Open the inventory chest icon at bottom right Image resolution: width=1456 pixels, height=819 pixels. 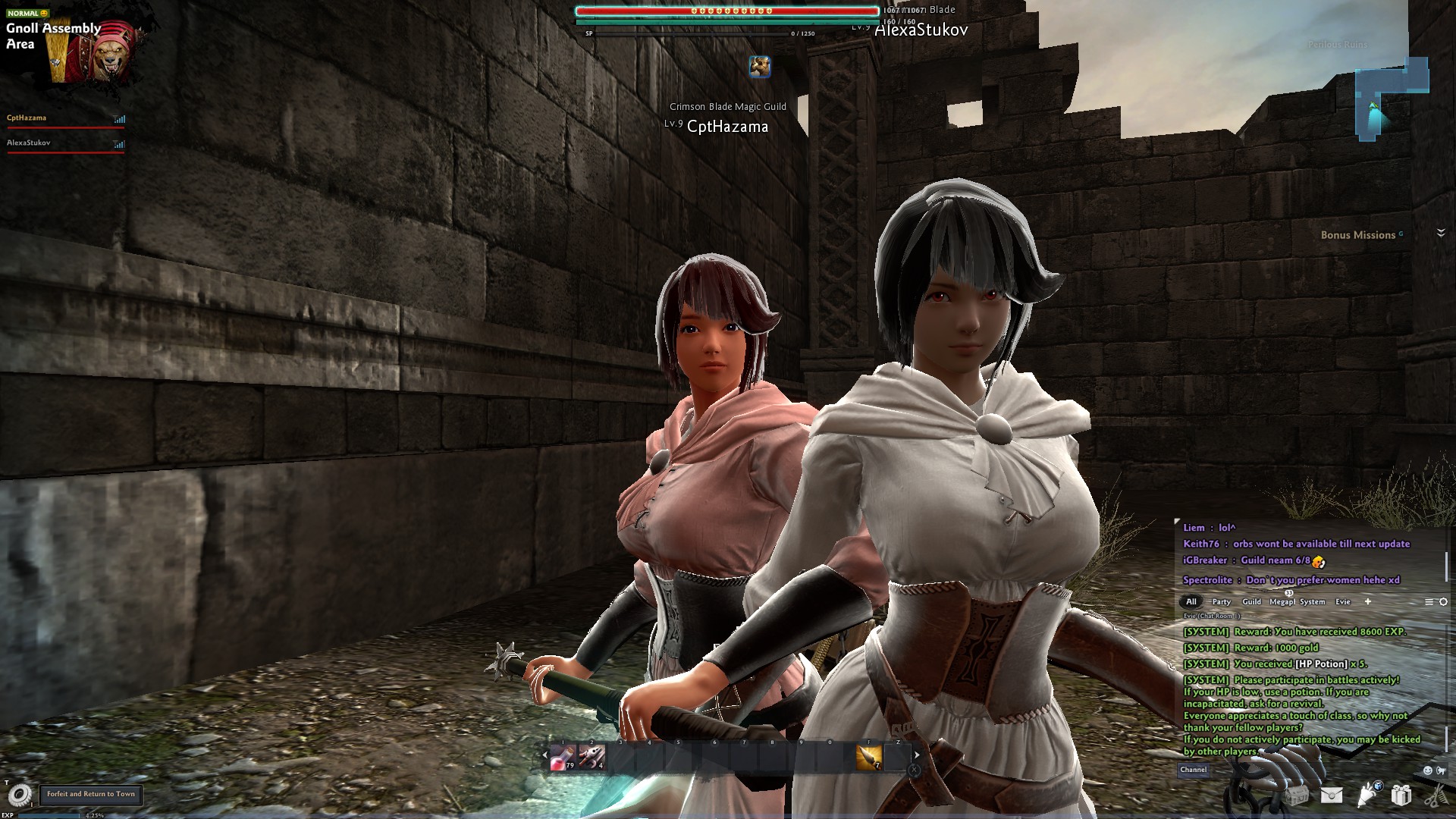1298,795
